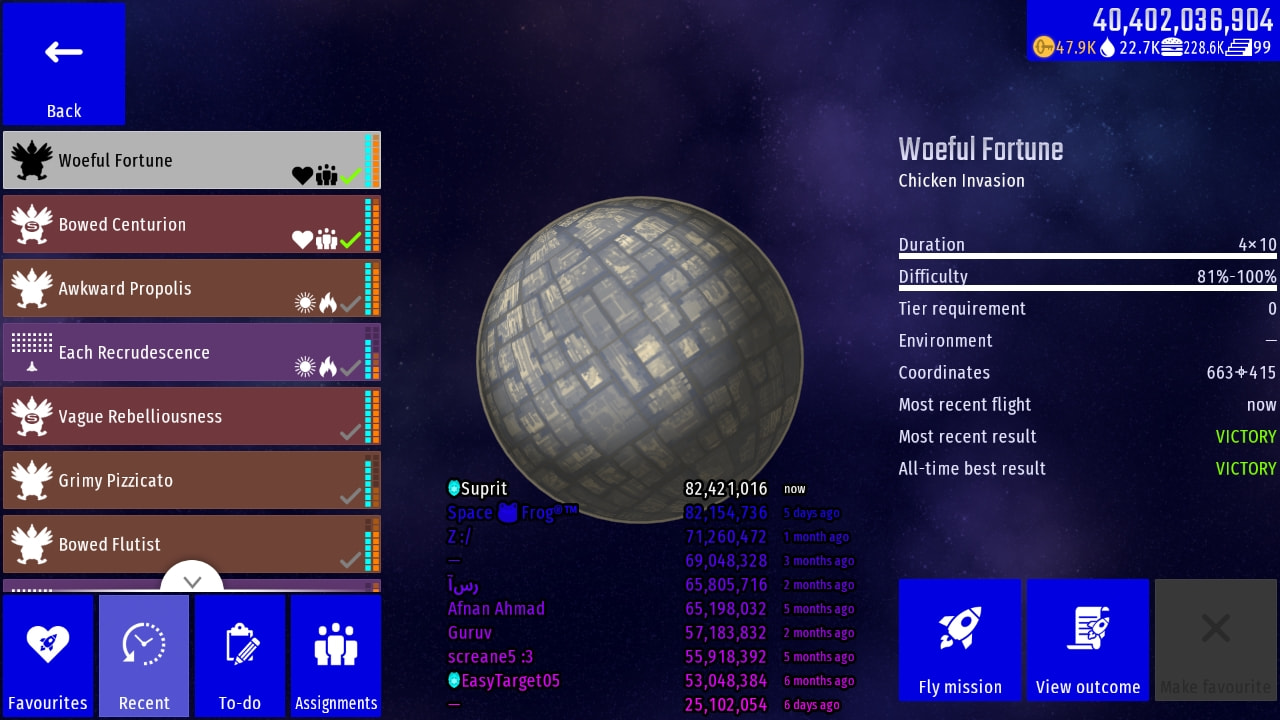Launch with the Fly mission button

click(x=960, y=640)
